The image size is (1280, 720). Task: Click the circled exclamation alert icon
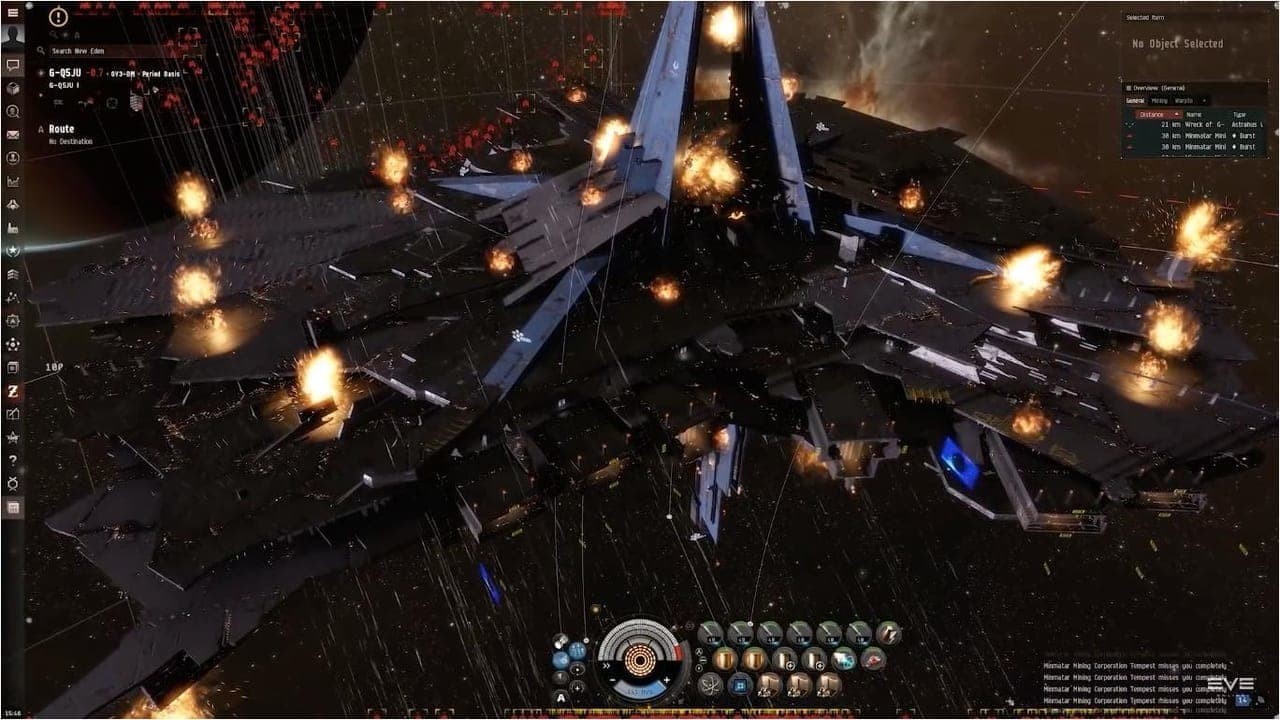click(58, 17)
